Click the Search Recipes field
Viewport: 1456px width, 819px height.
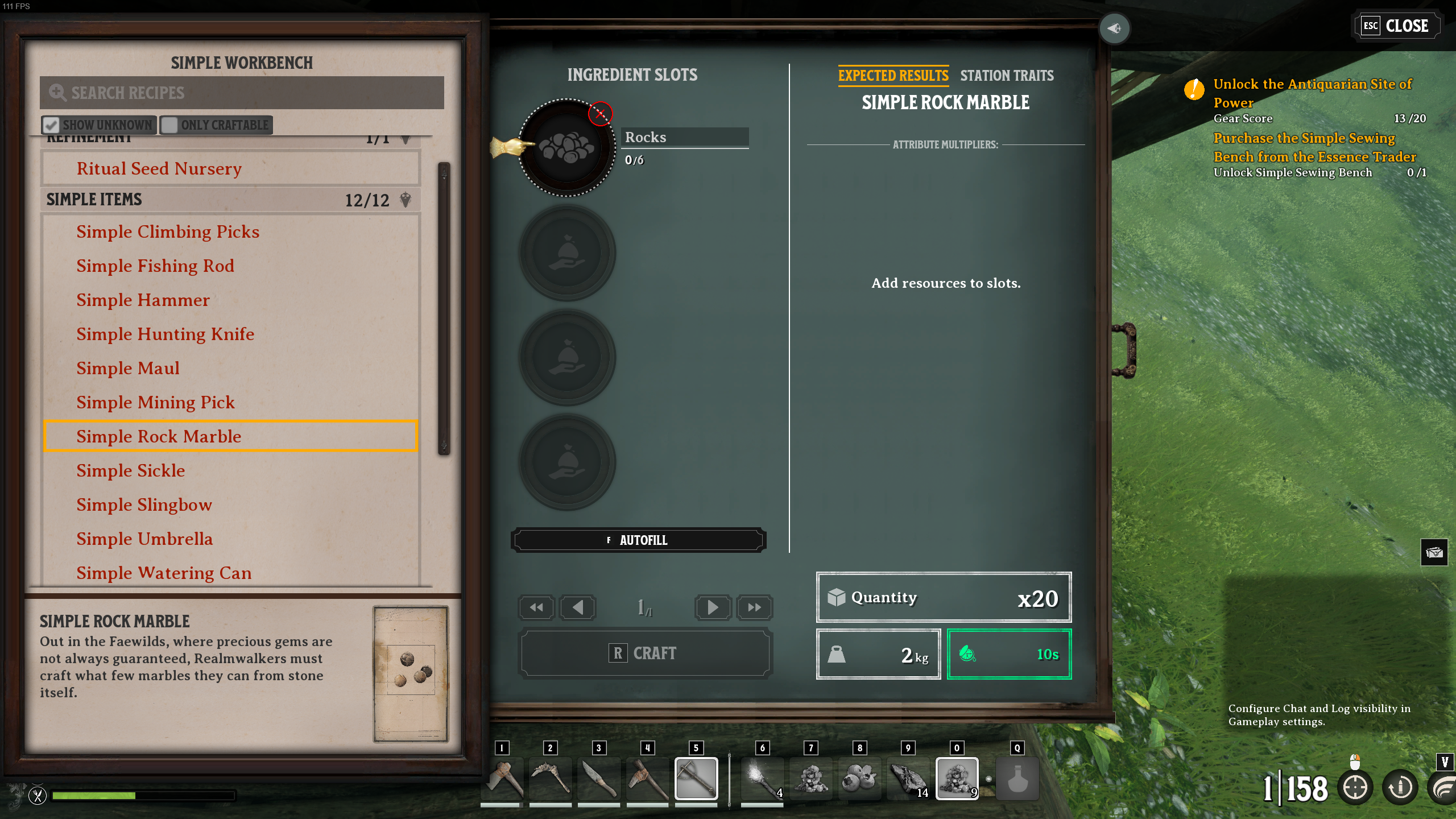pyautogui.click(x=242, y=93)
